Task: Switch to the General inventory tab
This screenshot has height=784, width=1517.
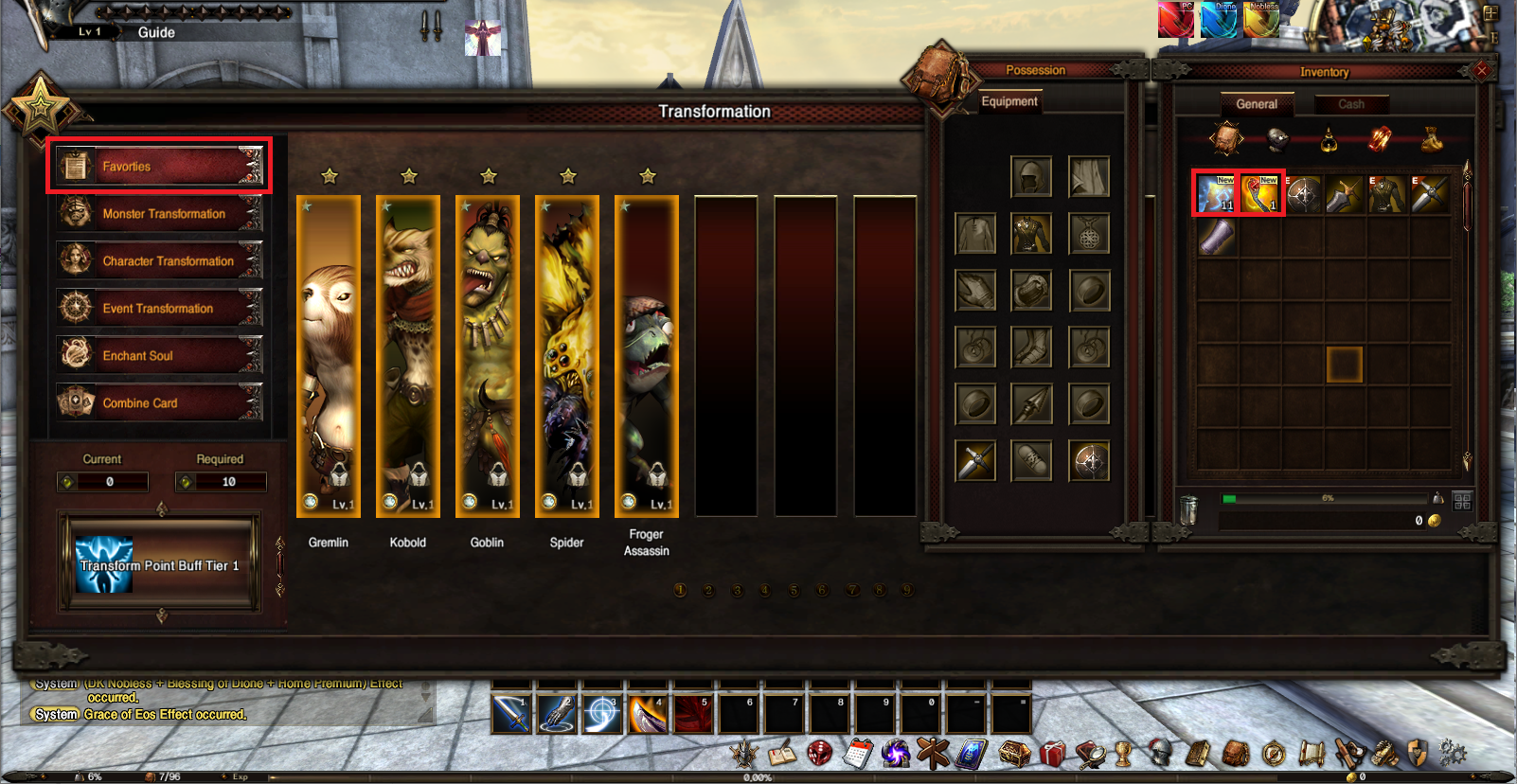Action: click(1257, 104)
